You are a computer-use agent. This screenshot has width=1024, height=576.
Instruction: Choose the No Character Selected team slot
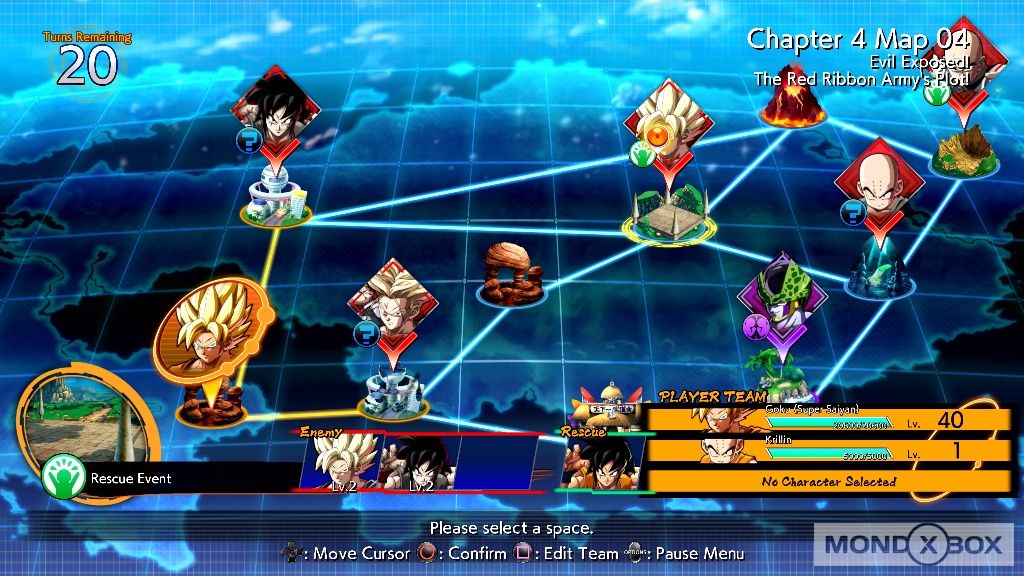click(x=829, y=481)
